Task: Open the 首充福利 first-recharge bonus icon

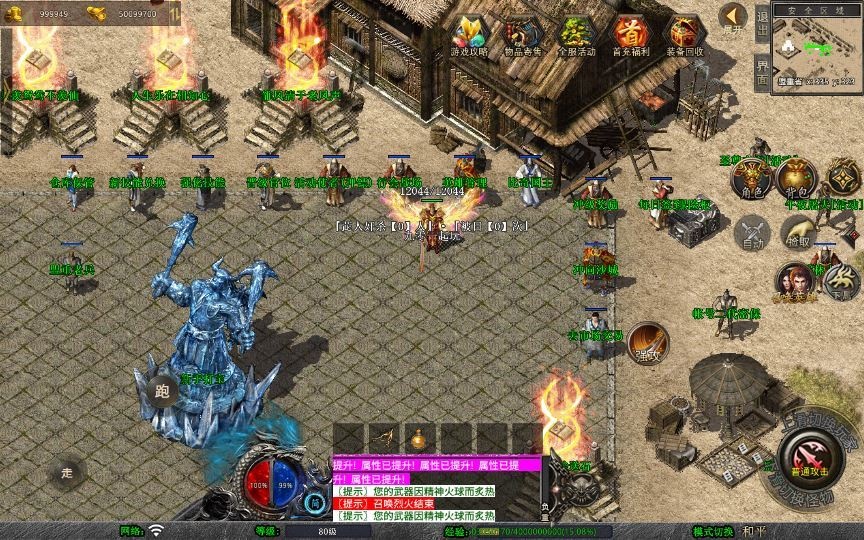Action: tap(630, 35)
